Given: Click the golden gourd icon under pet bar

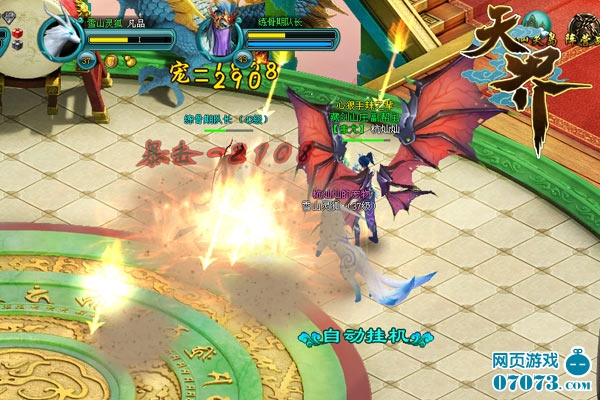Looking at the screenshot, I should pos(128,61).
